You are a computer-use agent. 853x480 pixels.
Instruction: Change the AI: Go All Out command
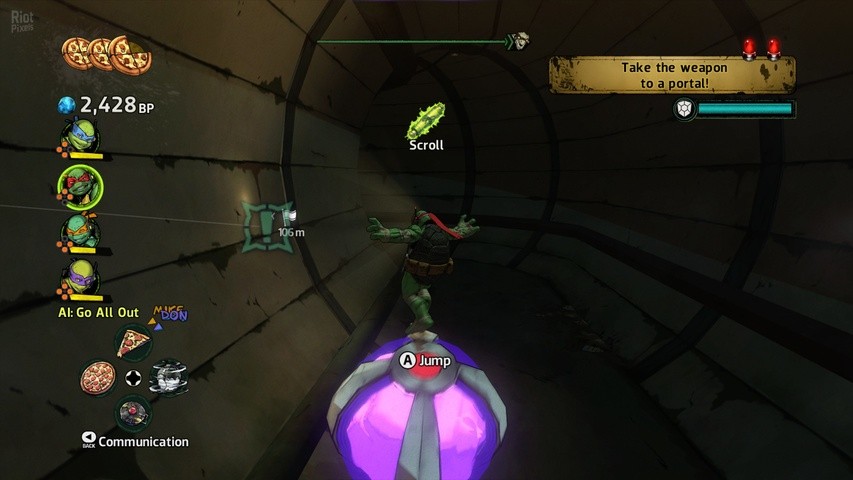pos(98,313)
